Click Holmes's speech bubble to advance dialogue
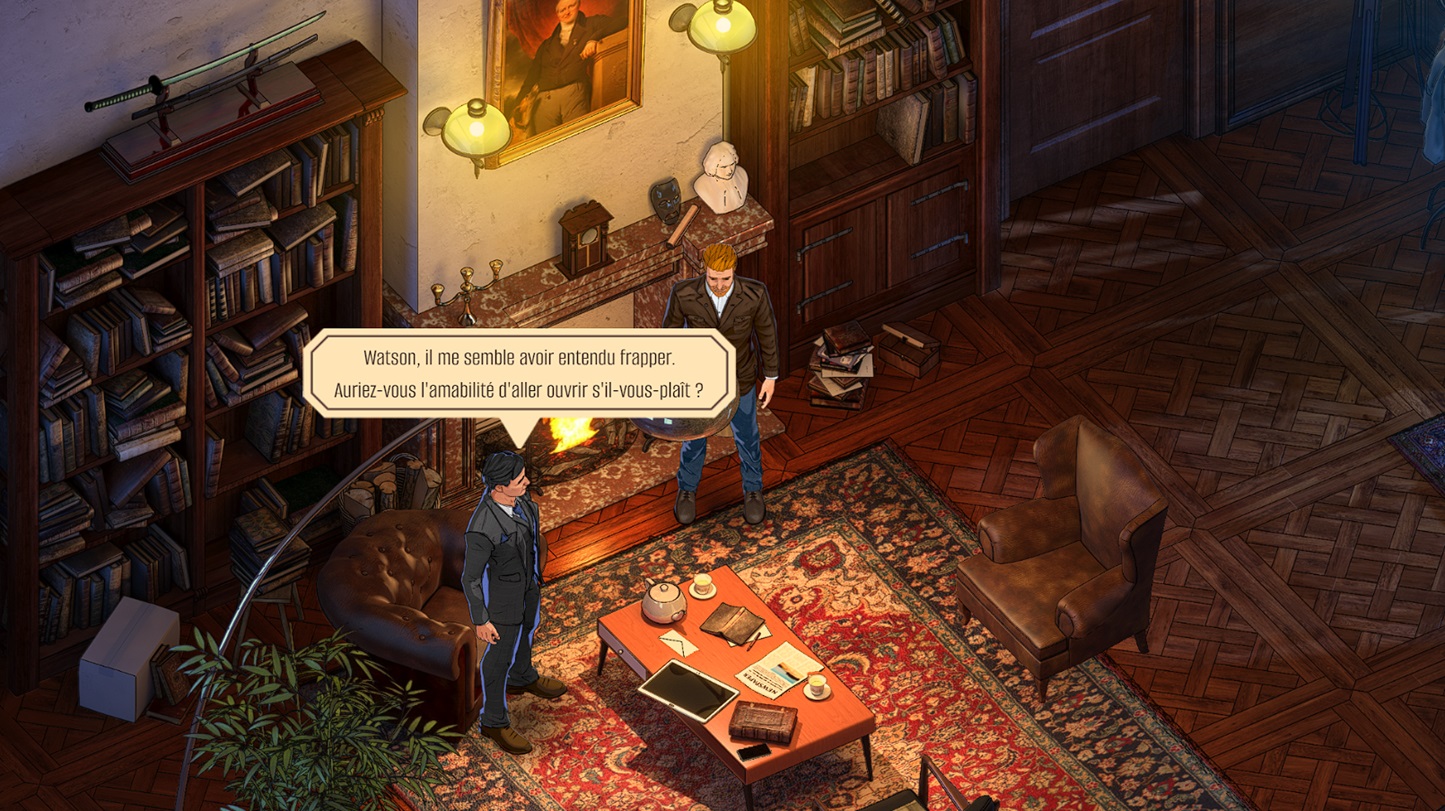The image size is (1445, 811). tap(518, 373)
